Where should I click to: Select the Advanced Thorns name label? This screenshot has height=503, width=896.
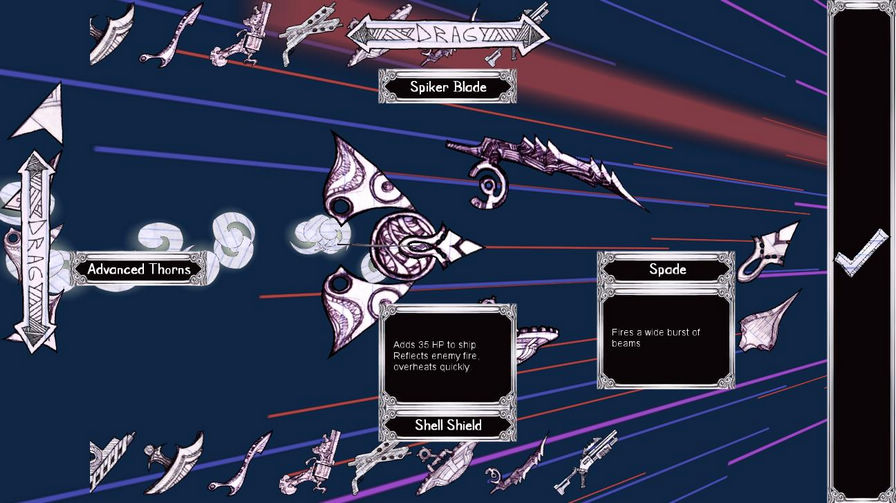click(x=138, y=269)
